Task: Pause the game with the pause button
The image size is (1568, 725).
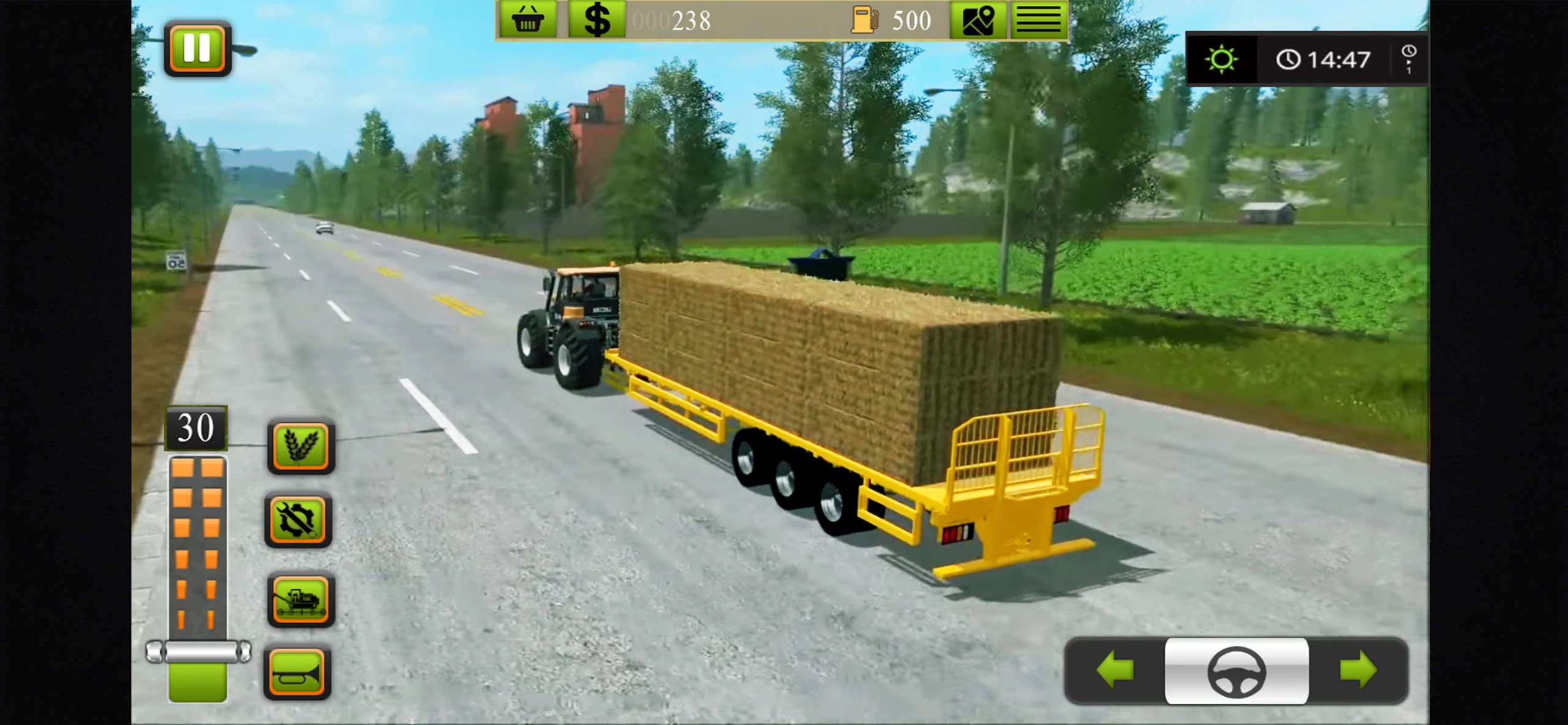Action: [197, 48]
